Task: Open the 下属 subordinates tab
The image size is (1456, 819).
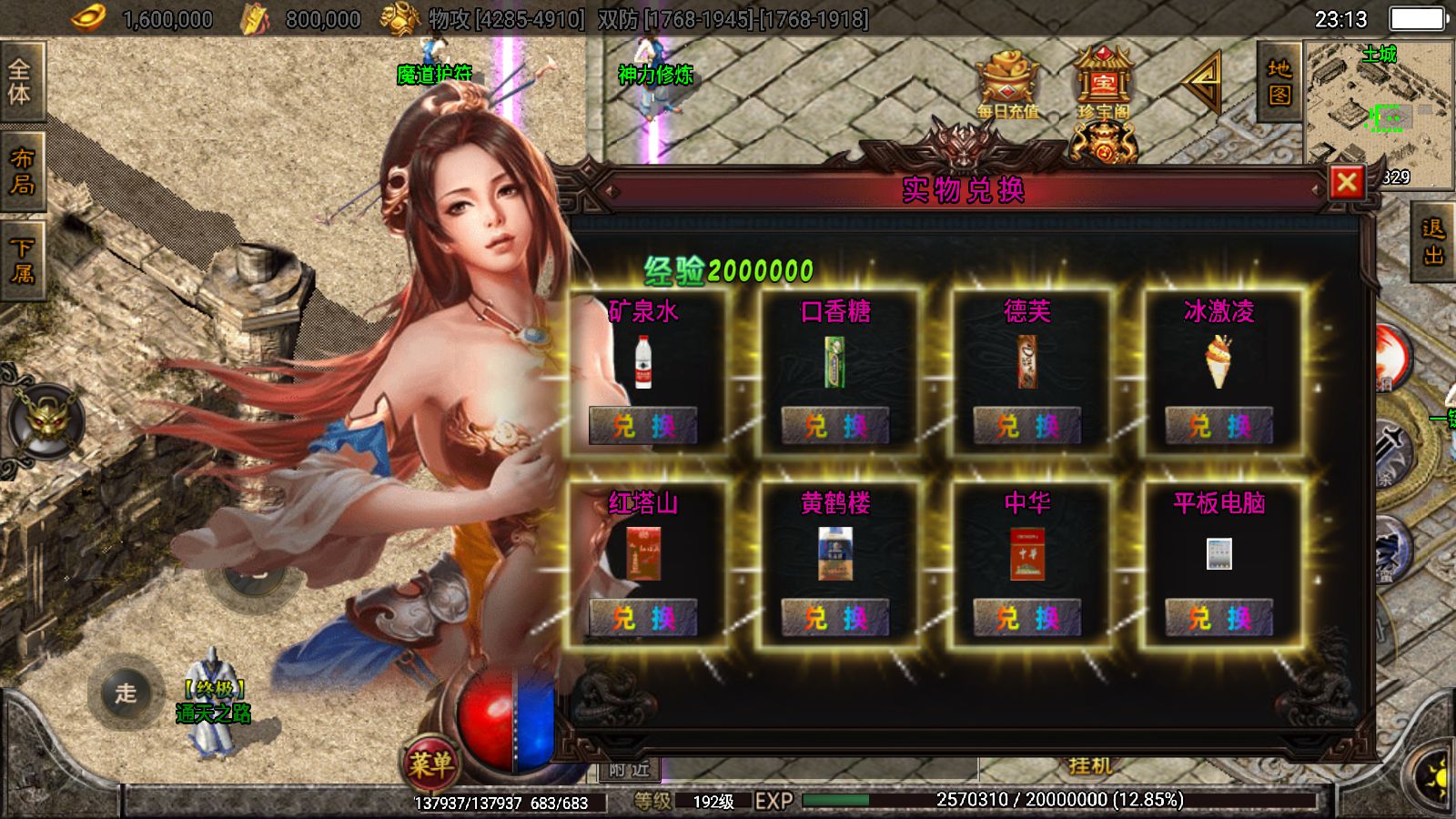Action: [x=21, y=260]
